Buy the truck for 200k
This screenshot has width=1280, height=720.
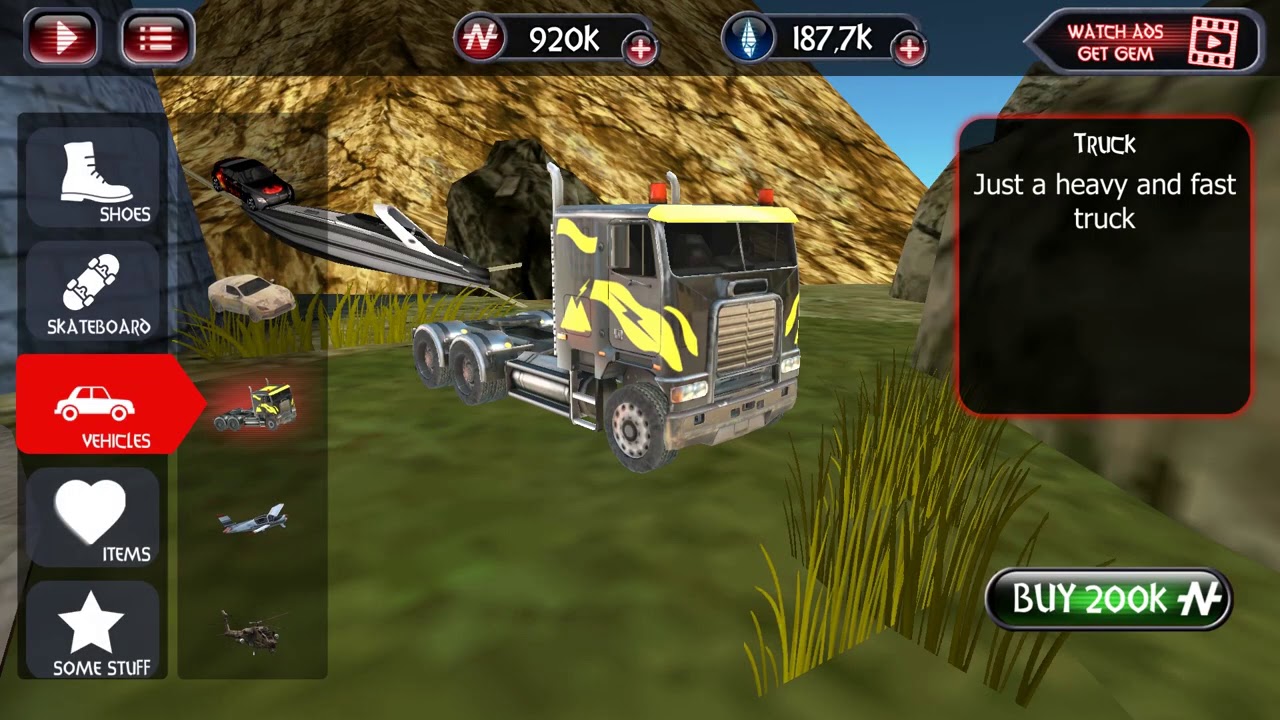pyautogui.click(x=1108, y=599)
